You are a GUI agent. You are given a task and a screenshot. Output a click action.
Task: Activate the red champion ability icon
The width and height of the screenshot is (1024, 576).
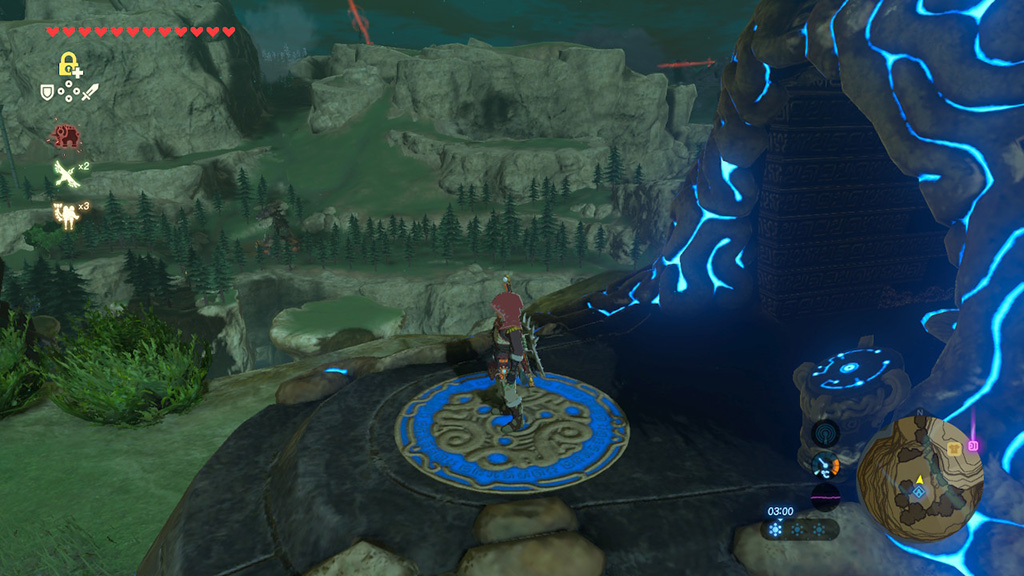(67, 134)
